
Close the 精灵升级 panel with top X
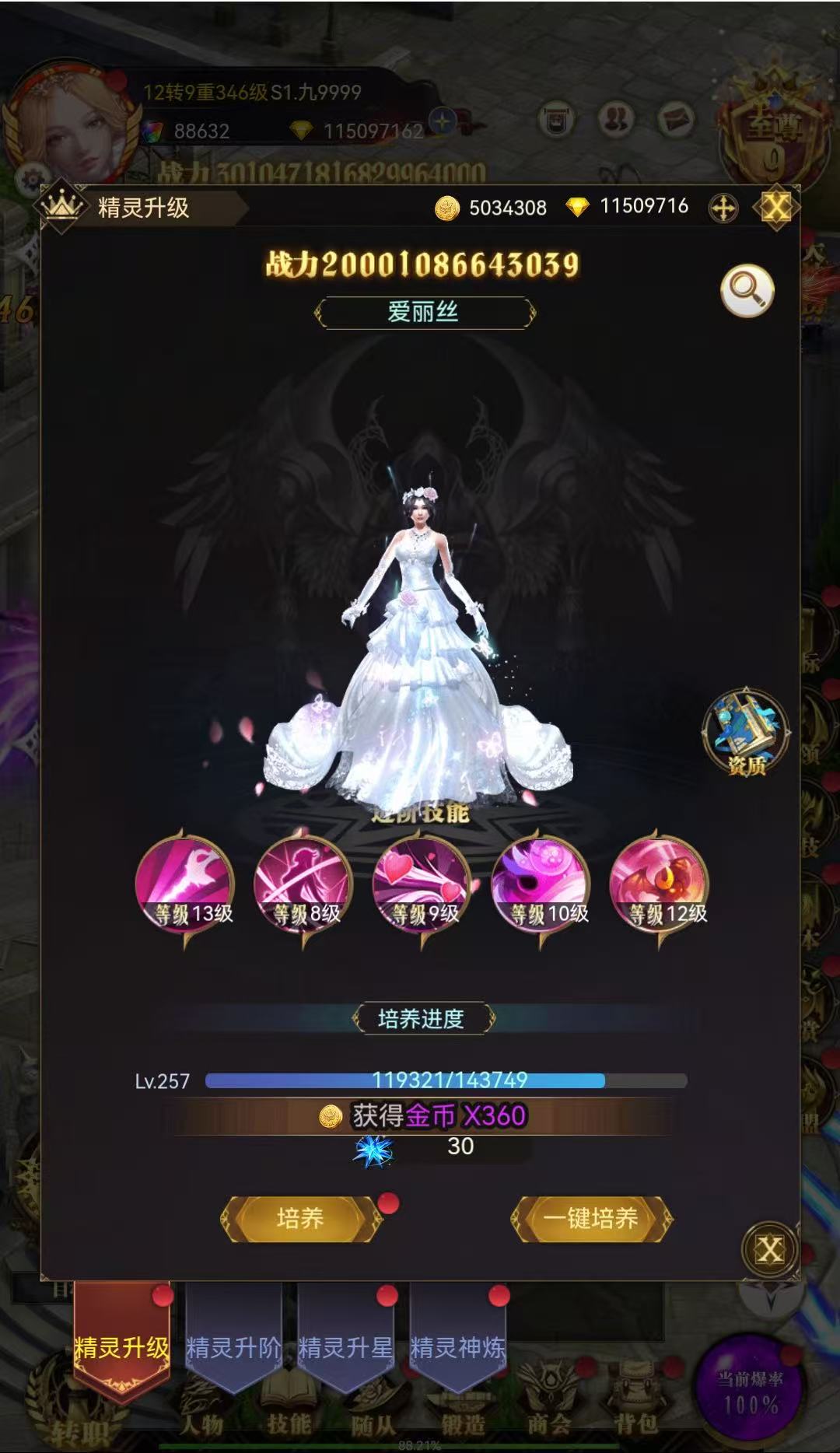pyautogui.click(x=775, y=208)
